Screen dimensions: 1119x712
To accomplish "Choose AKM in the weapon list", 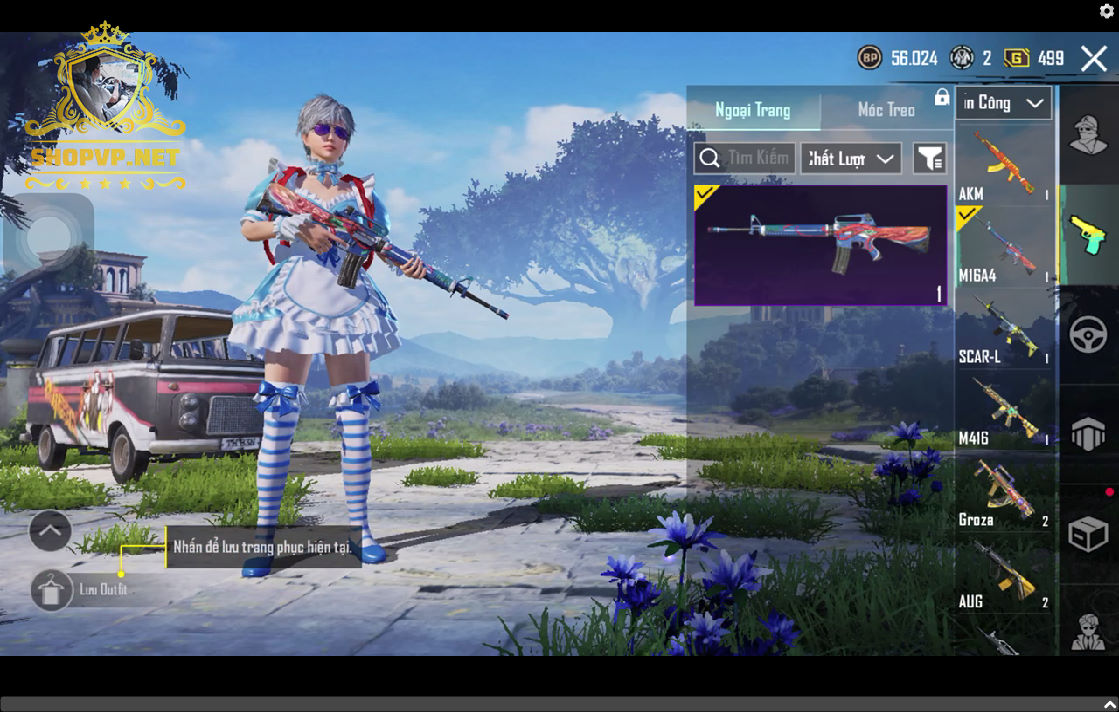I will tap(1004, 164).
